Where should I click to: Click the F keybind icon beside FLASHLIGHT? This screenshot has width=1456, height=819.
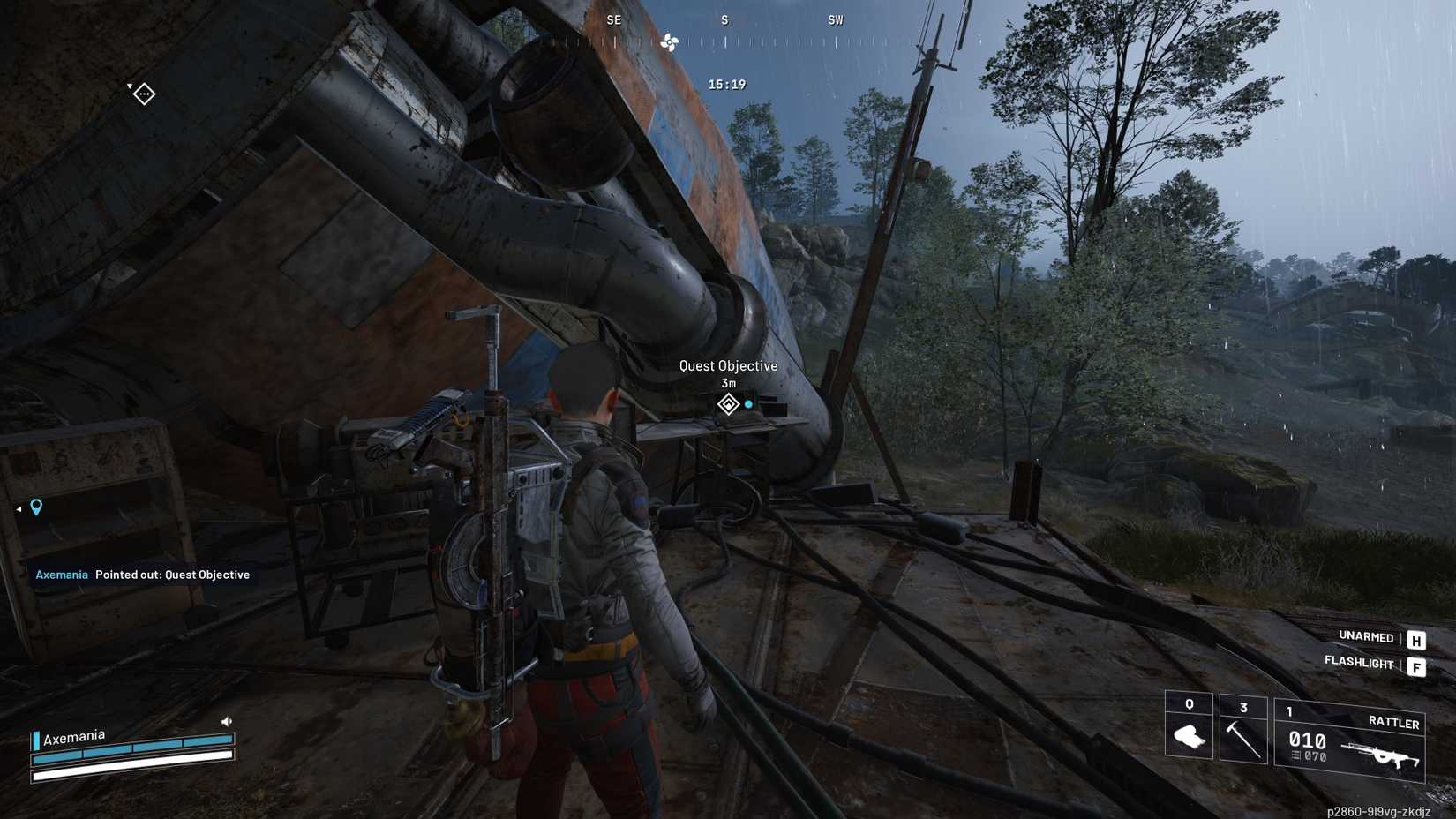pos(1418,667)
